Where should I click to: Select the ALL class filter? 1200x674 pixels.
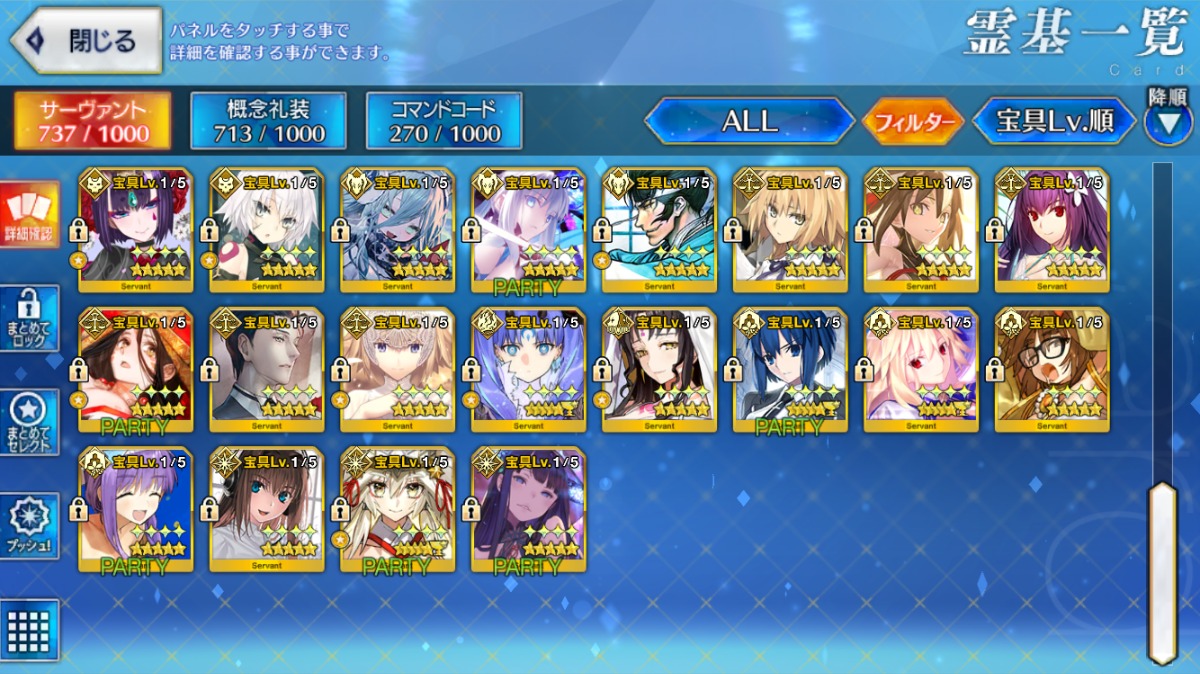[x=749, y=121]
